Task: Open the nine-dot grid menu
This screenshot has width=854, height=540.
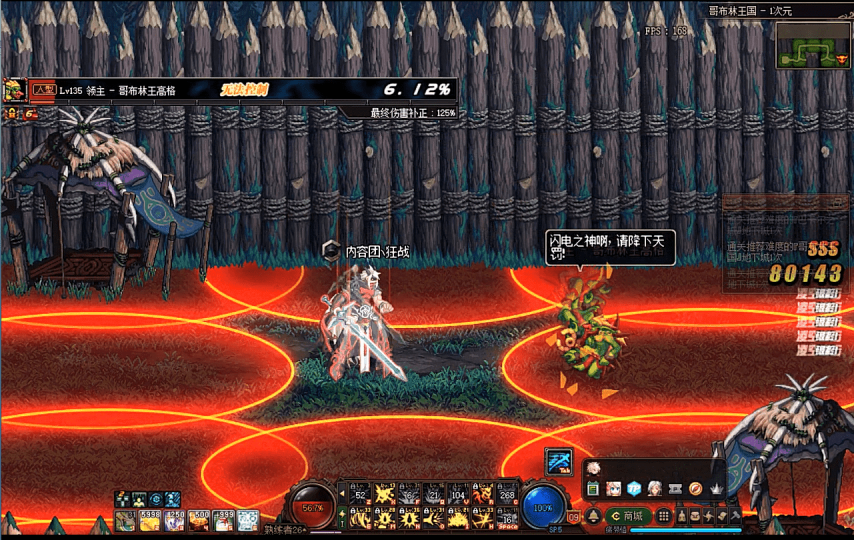Action: (x=666, y=516)
